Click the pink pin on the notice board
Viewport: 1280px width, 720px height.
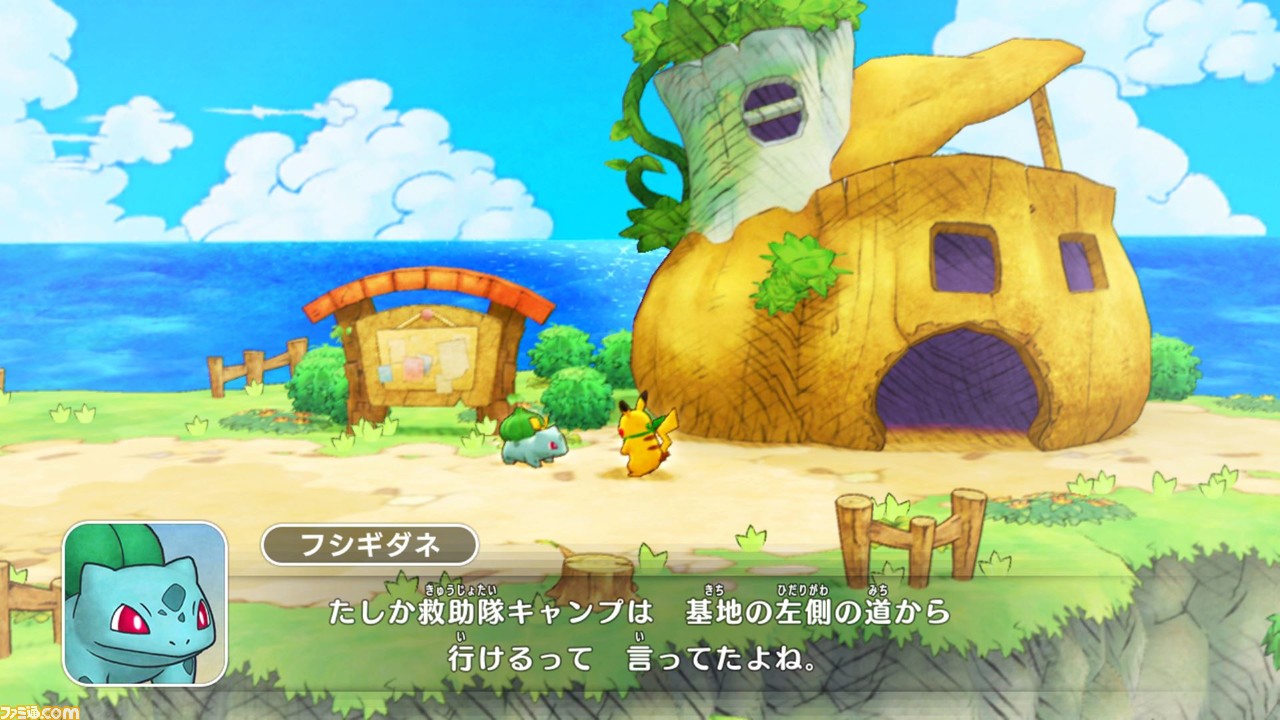pos(428,314)
